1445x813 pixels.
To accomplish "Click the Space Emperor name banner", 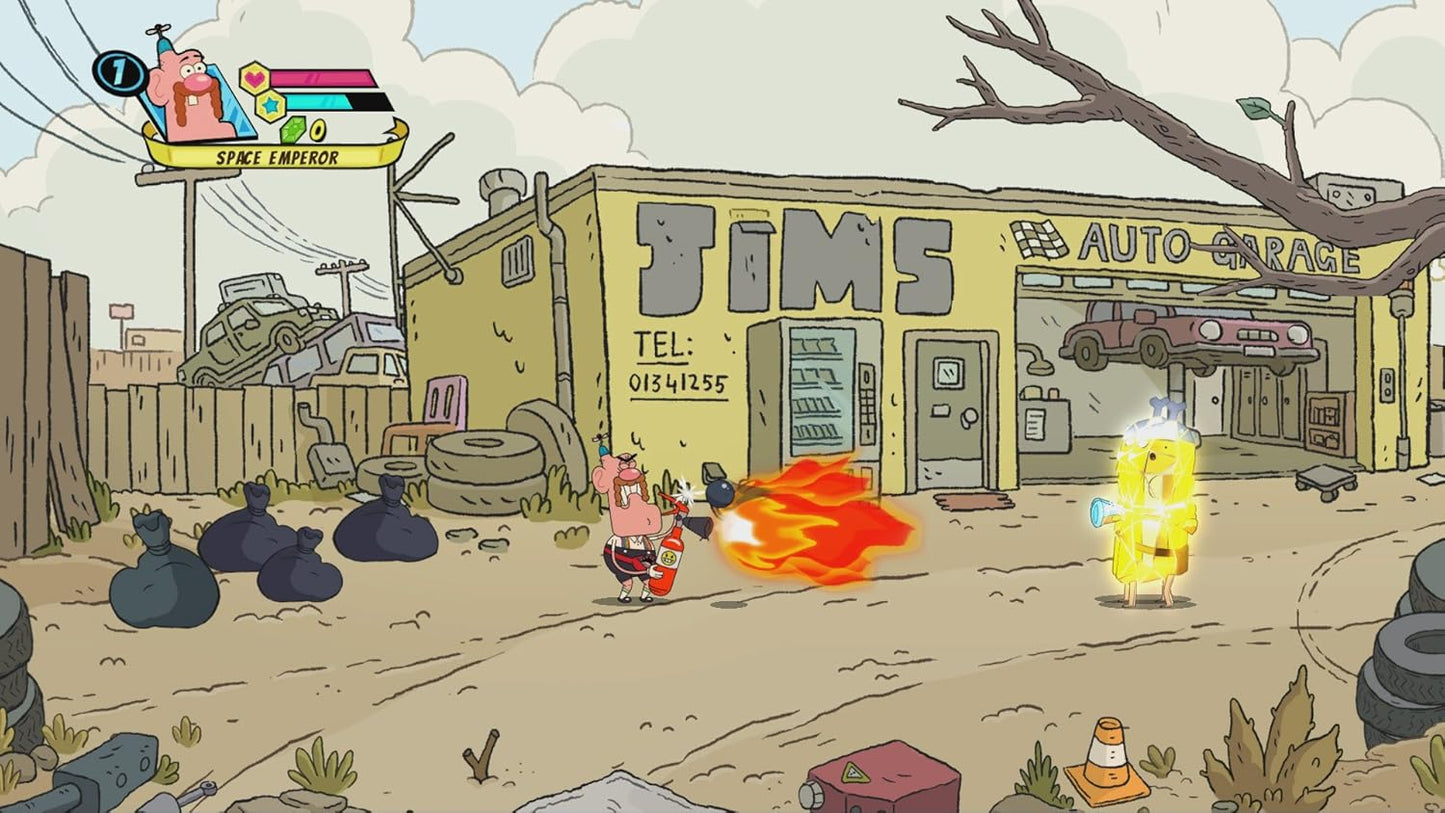I will point(276,157).
